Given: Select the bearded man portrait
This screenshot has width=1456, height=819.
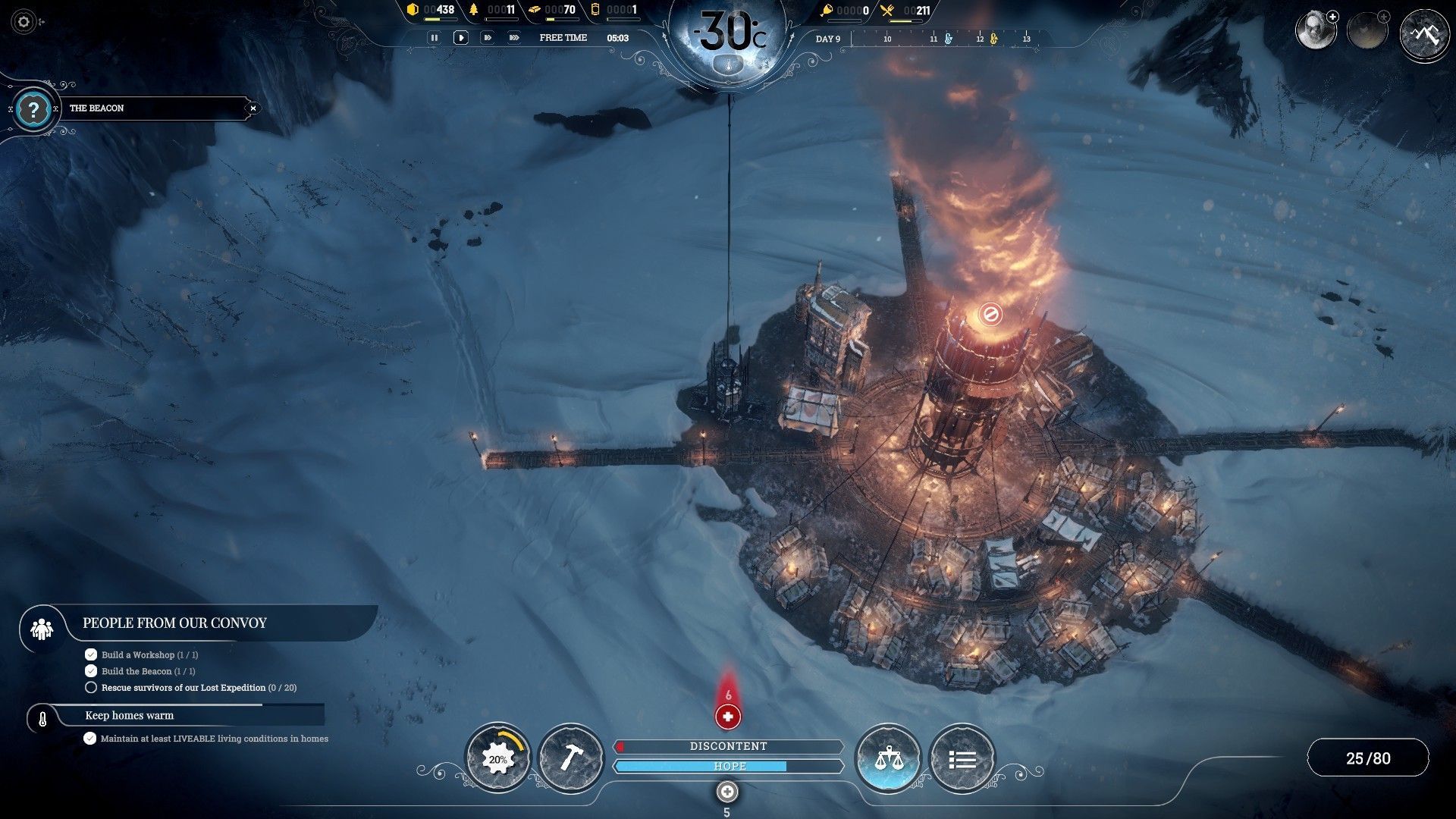Looking at the screenshot, I should [1314, 31].
